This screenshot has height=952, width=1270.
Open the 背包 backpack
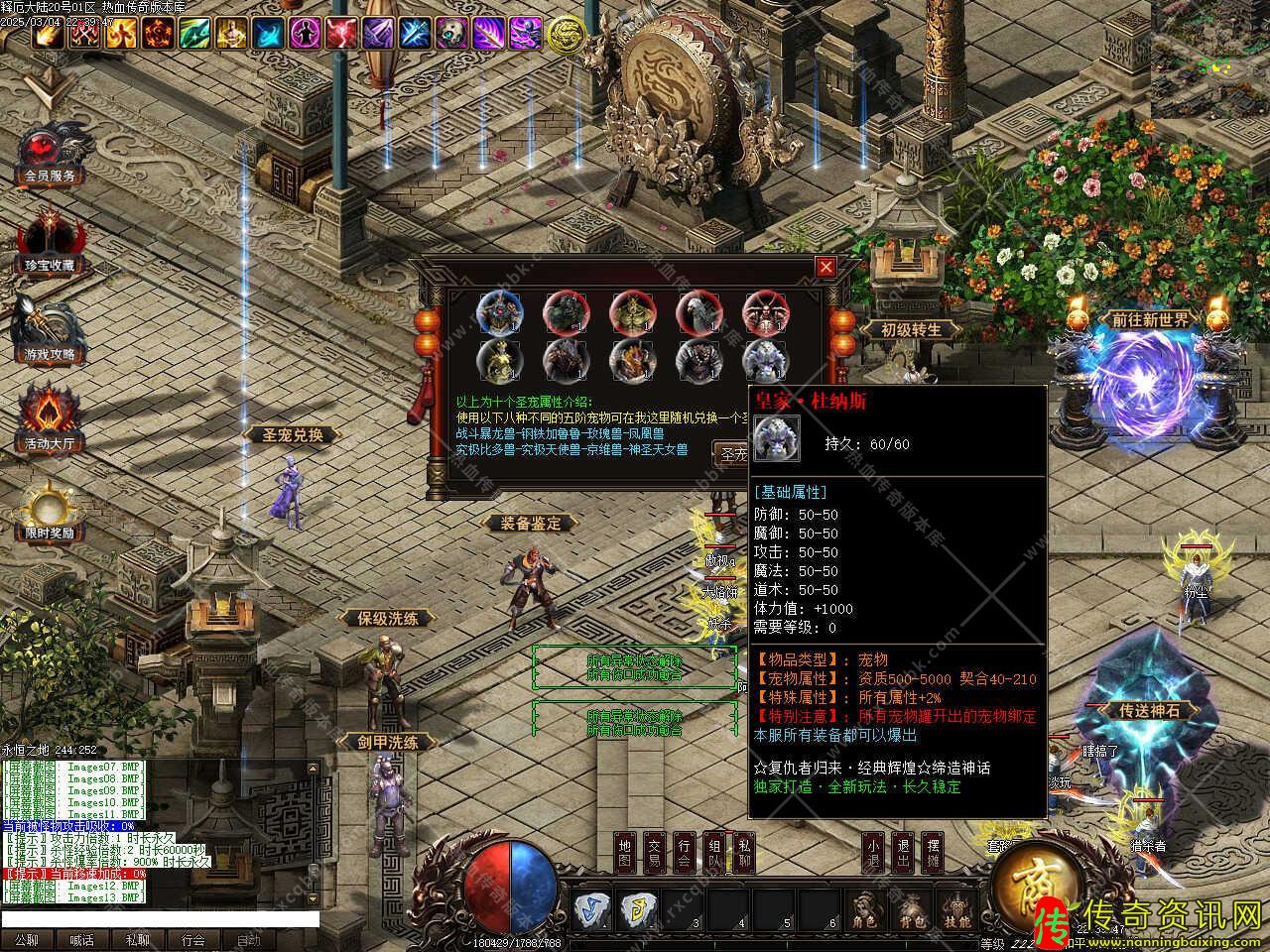[x=910, y=910]
